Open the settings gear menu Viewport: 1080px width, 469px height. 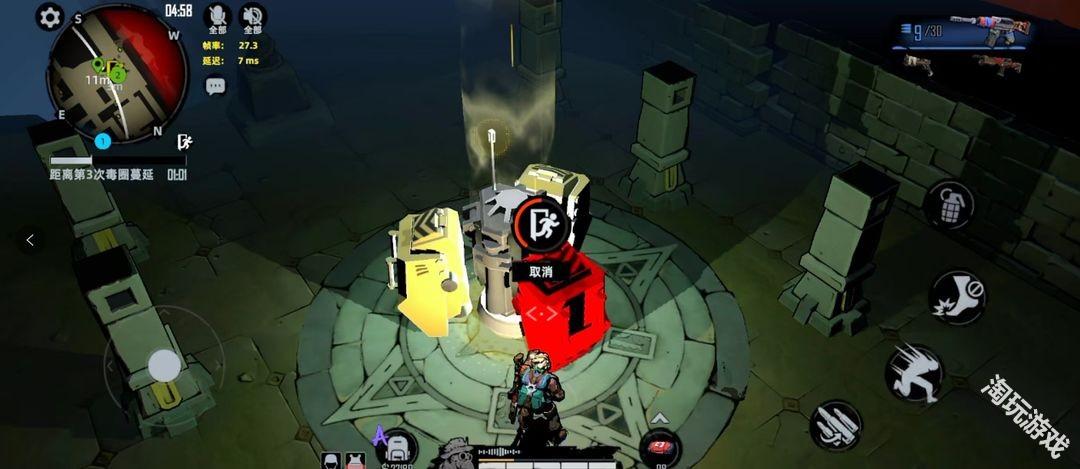pyautogui.click(x=50, y=17)
